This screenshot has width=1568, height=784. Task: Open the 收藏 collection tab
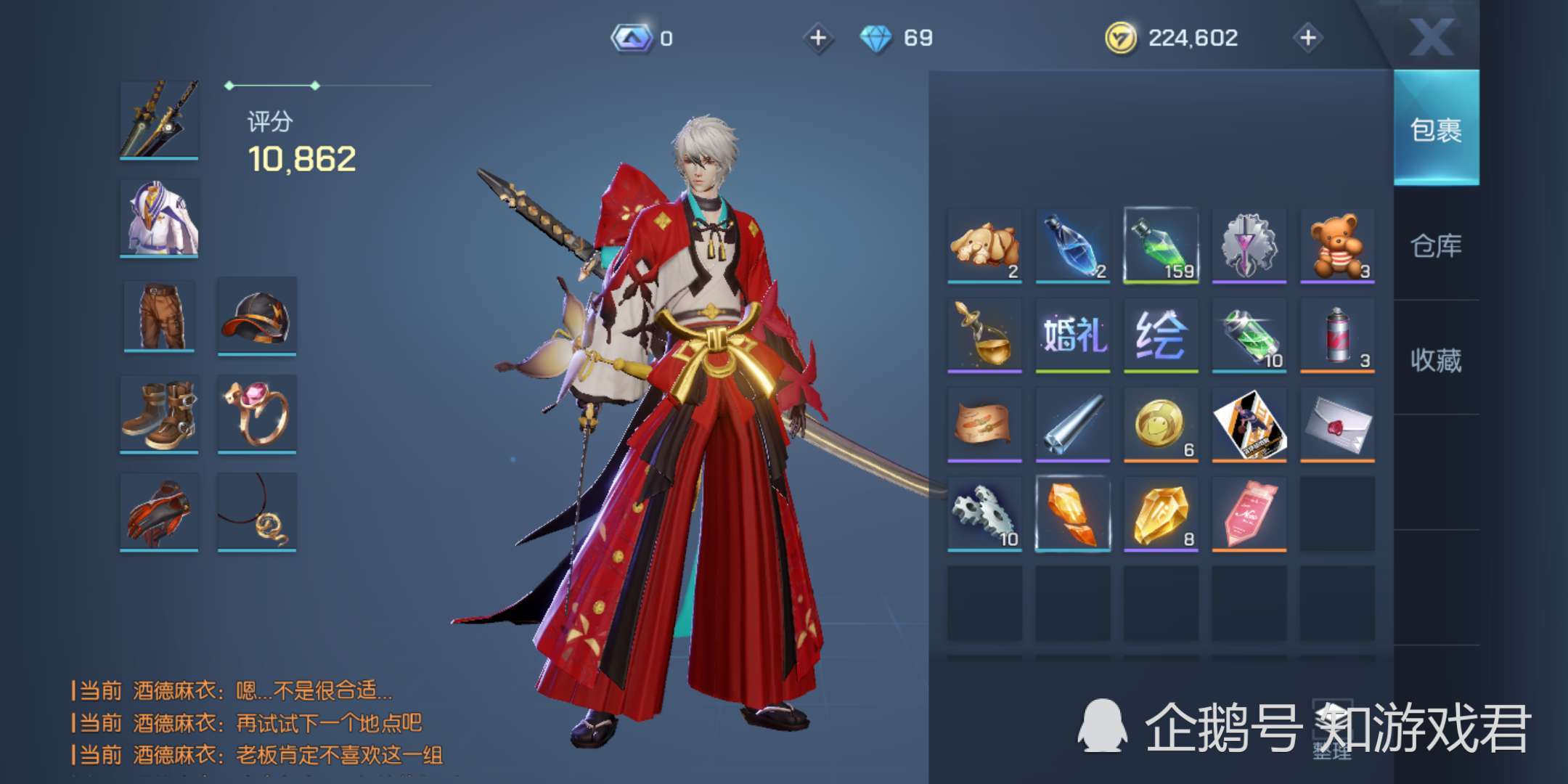click(1436, 360)
